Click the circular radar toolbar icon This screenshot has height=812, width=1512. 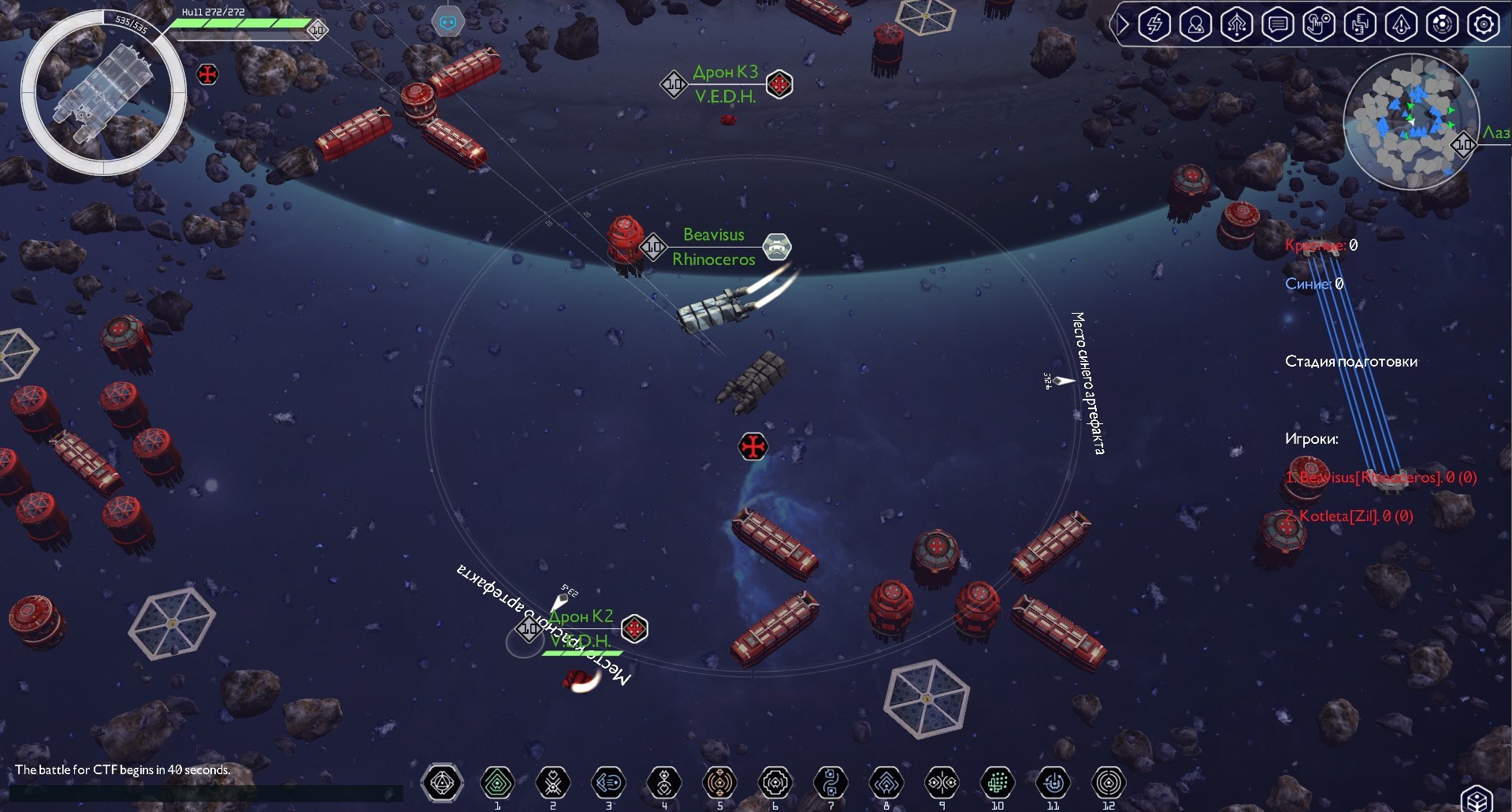(x=1442, y=24)
